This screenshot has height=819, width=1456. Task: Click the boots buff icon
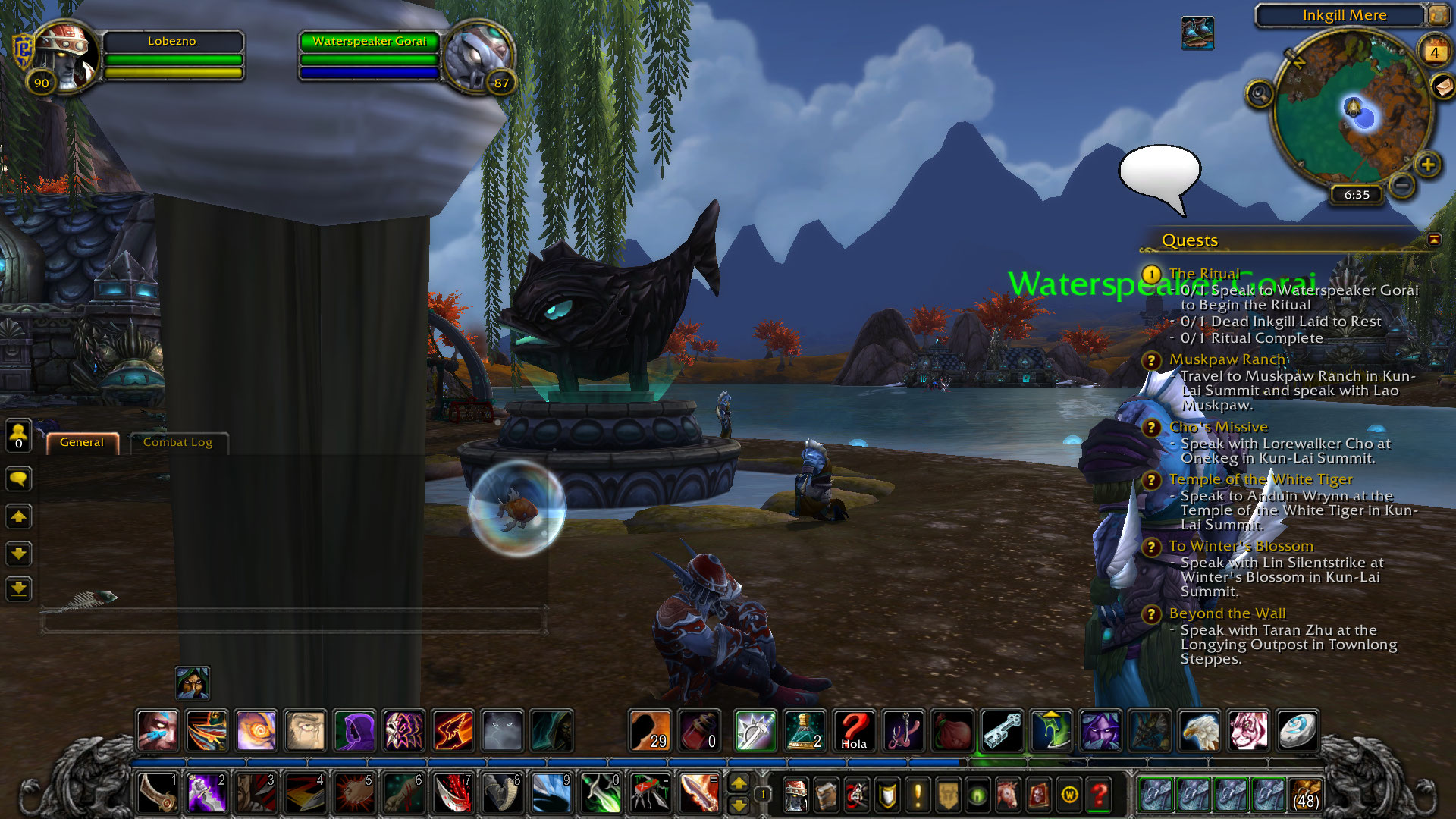pos(1197,33)
